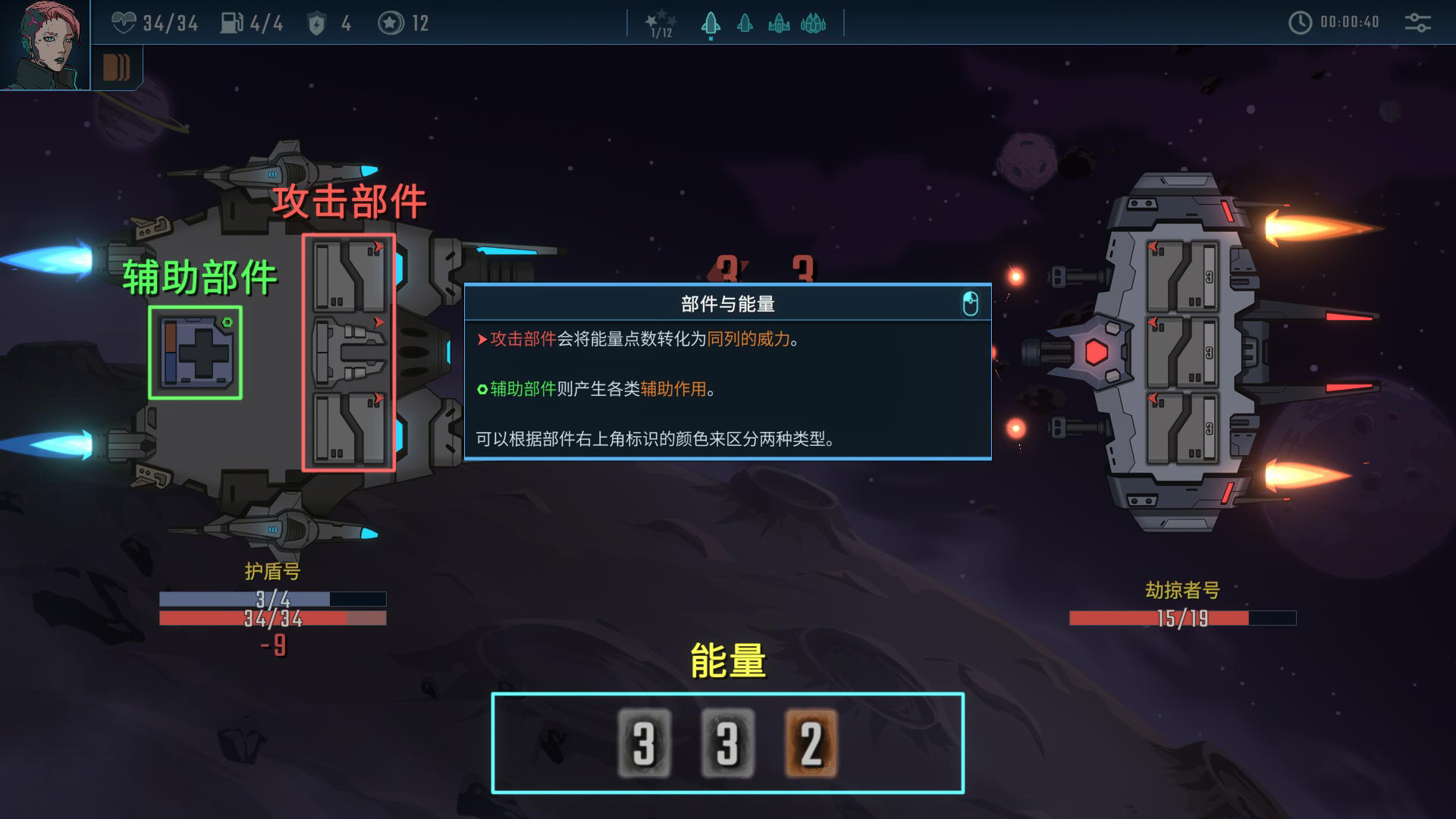The image size is (1456, 819).
Task: Select the orange 2 energy die
Action: point(811,743)
